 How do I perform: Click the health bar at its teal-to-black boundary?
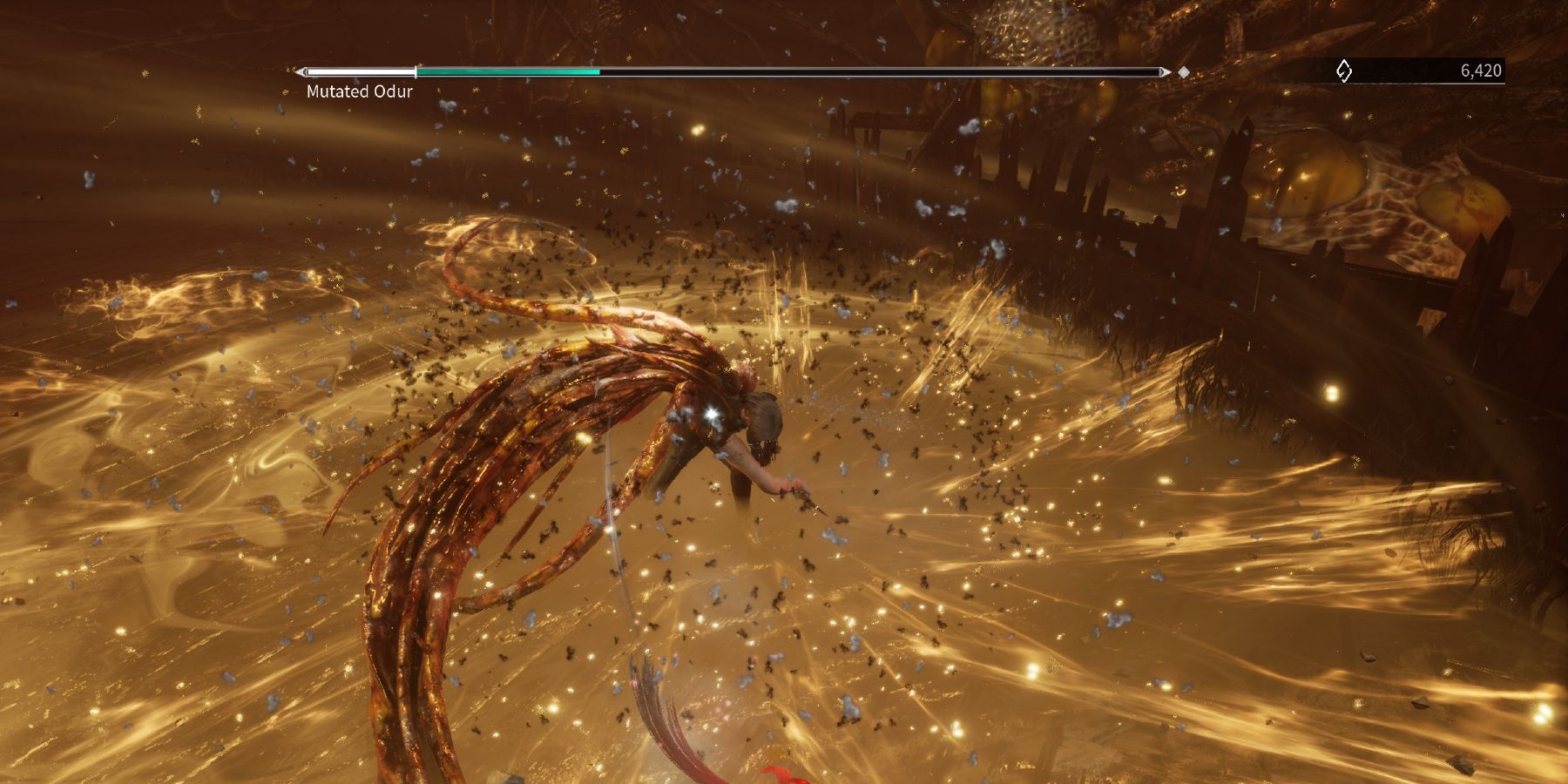click(601, 72)
